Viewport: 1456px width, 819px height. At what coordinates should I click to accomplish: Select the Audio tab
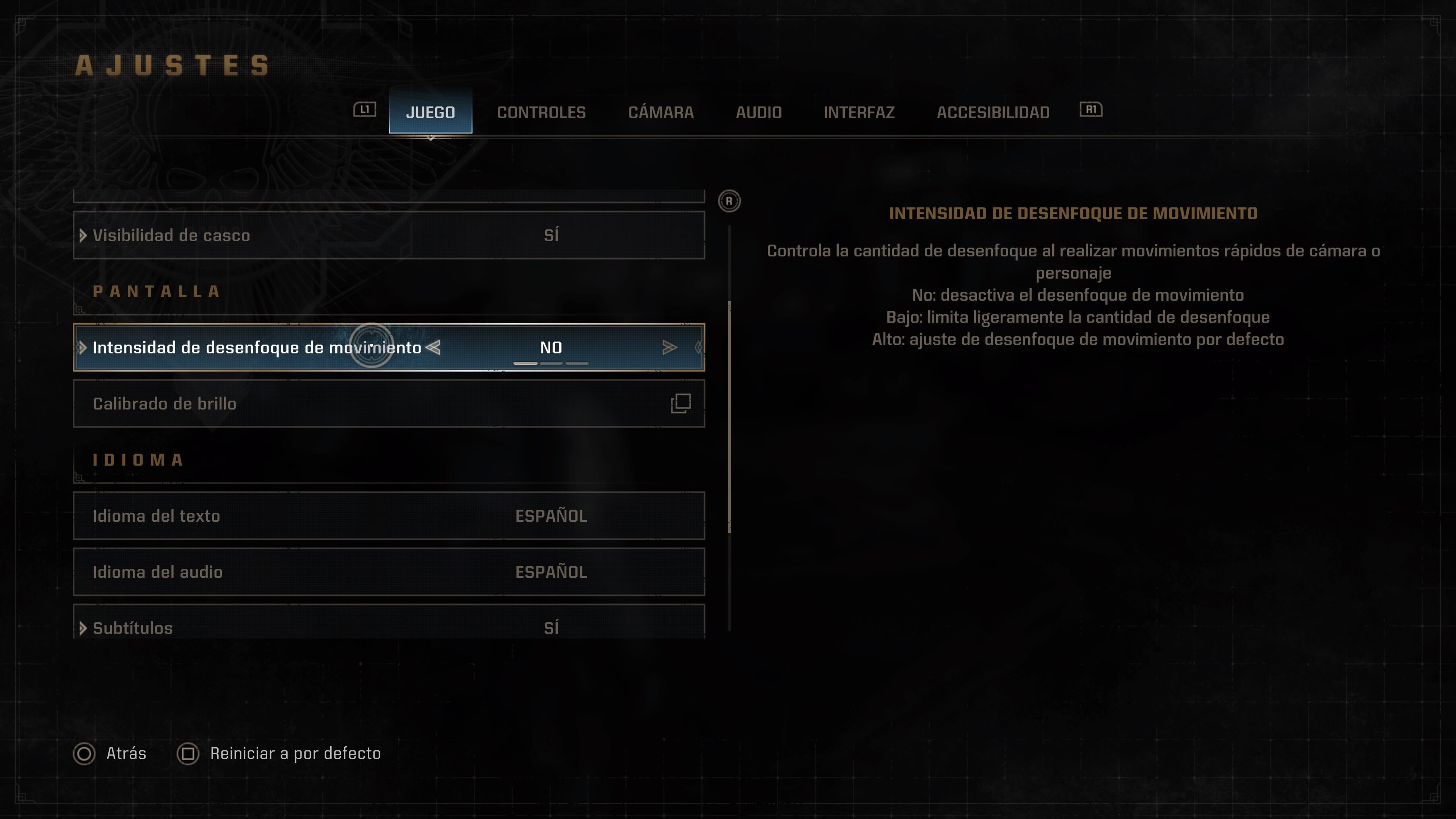click(758, 113)
